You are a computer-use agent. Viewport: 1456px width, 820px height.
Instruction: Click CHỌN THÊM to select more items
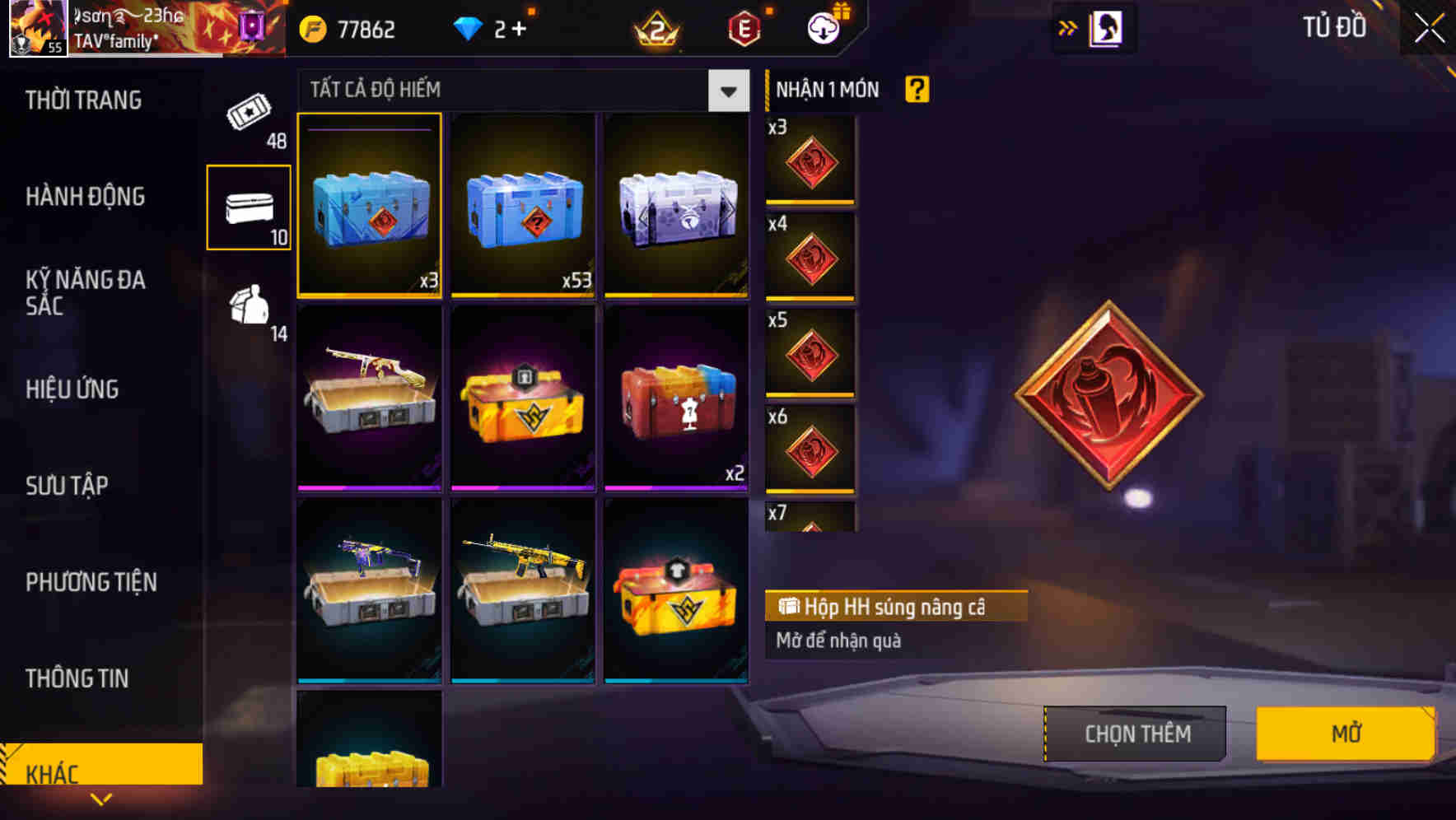(1134, 733)
